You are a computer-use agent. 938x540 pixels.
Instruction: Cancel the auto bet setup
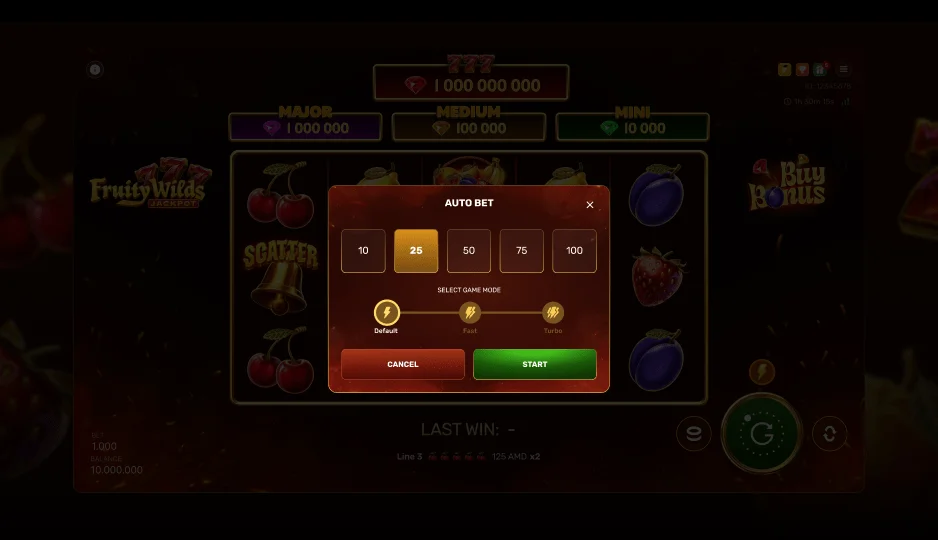coord(403,364)
